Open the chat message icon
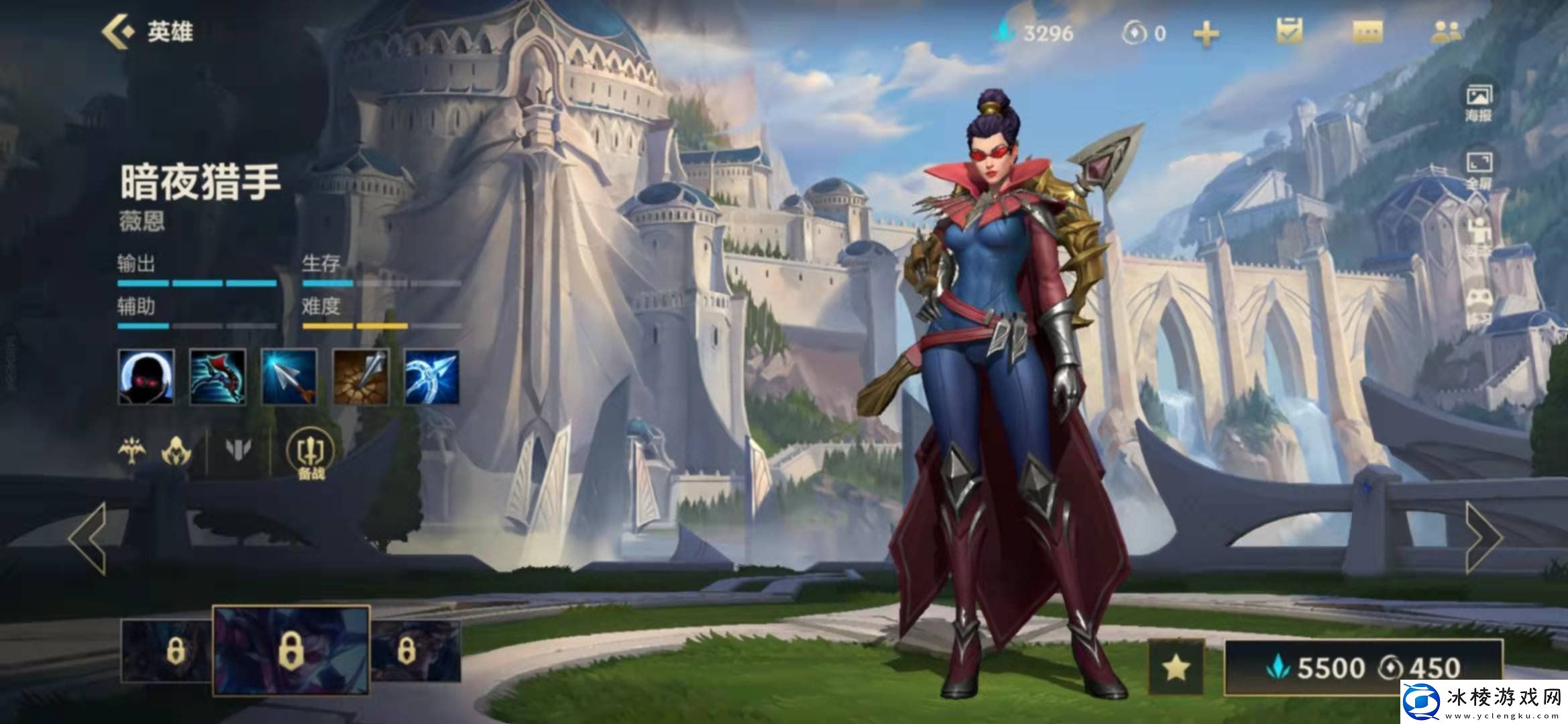 click(1368, 32)
